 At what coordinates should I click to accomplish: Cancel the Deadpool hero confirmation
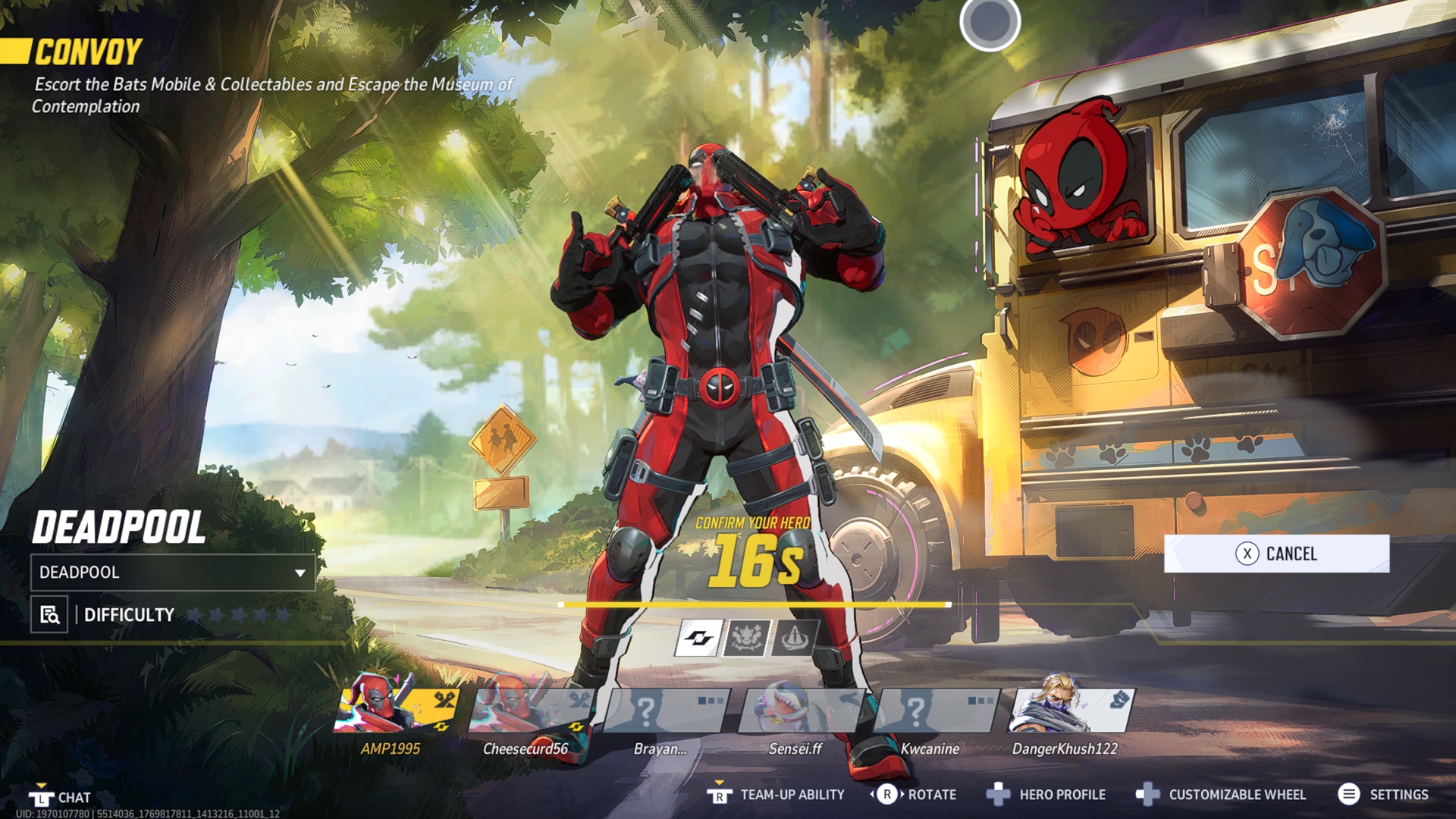click(1276, 554)
